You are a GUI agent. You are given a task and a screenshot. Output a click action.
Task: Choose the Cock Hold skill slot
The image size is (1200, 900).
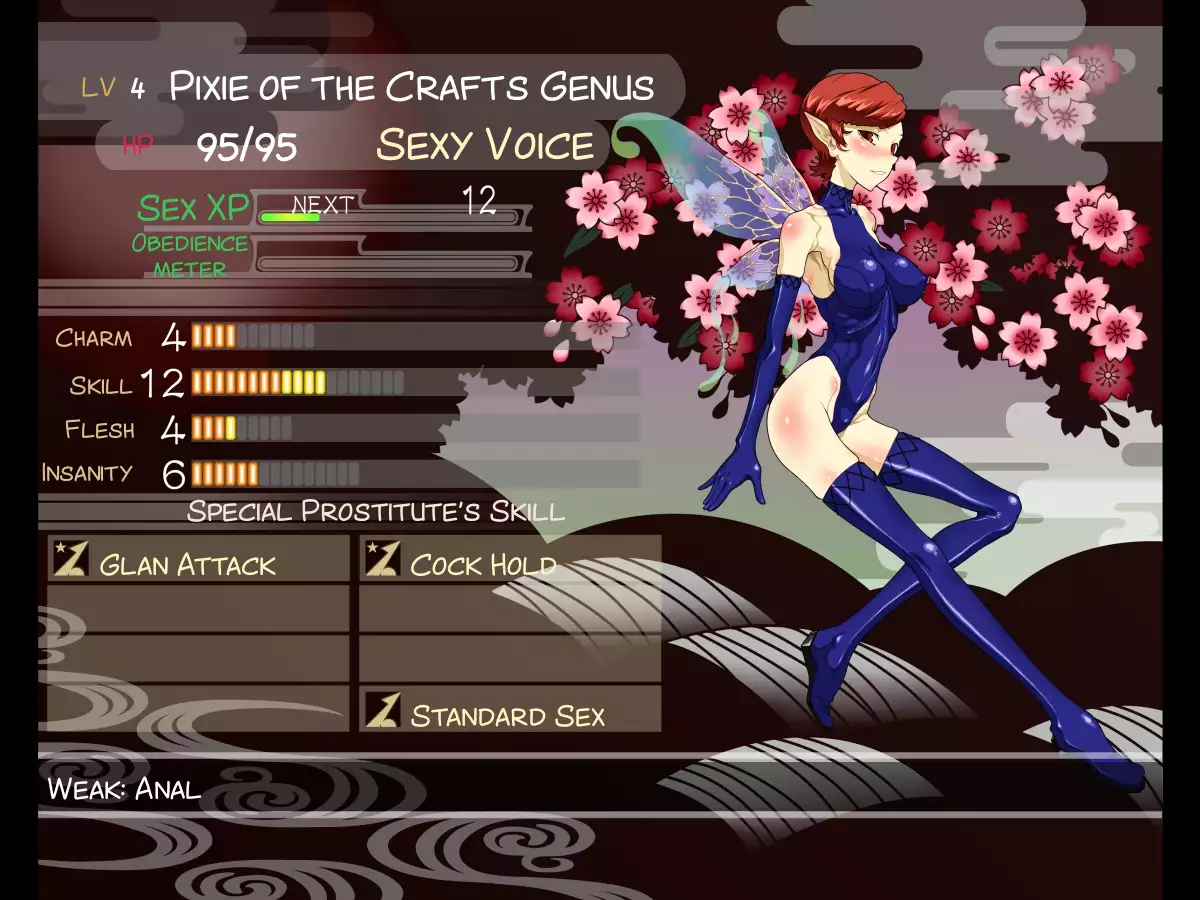(509, 560)
